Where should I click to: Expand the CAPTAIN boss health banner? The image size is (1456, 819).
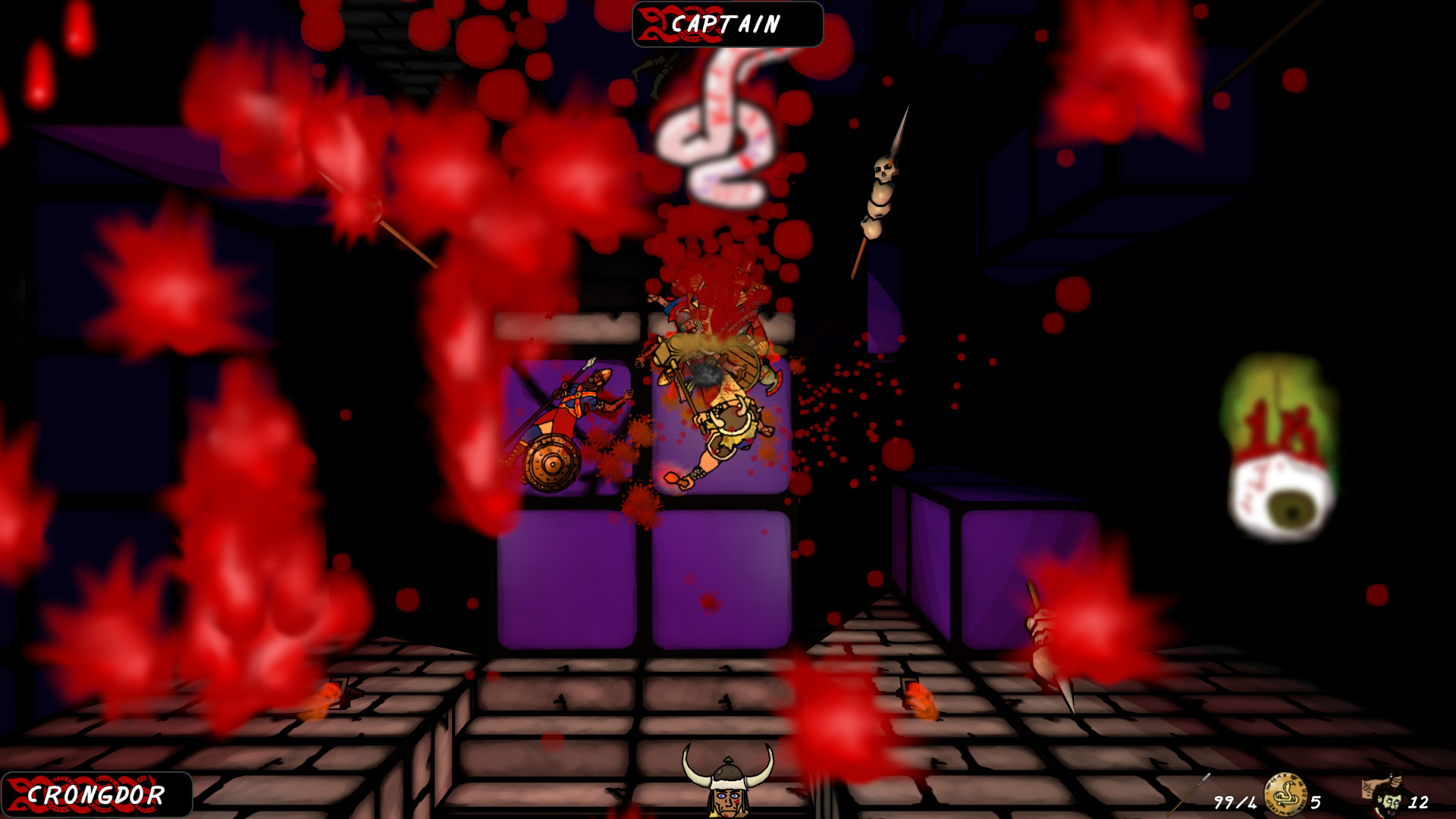726,23
